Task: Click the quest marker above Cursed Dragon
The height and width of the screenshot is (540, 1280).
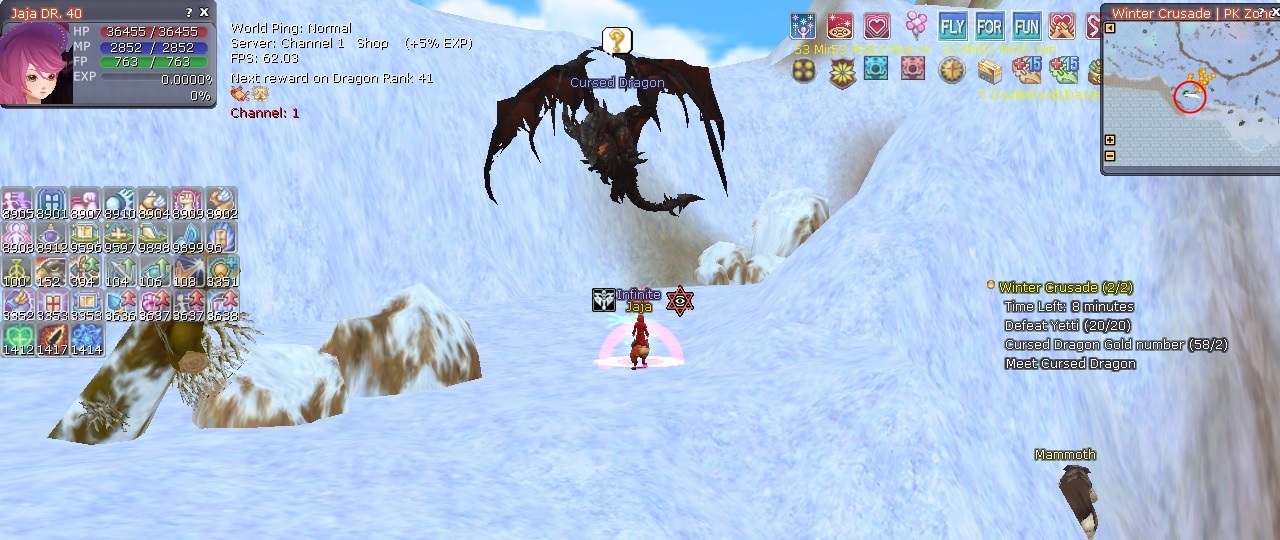Action: [x=617, y=41]
